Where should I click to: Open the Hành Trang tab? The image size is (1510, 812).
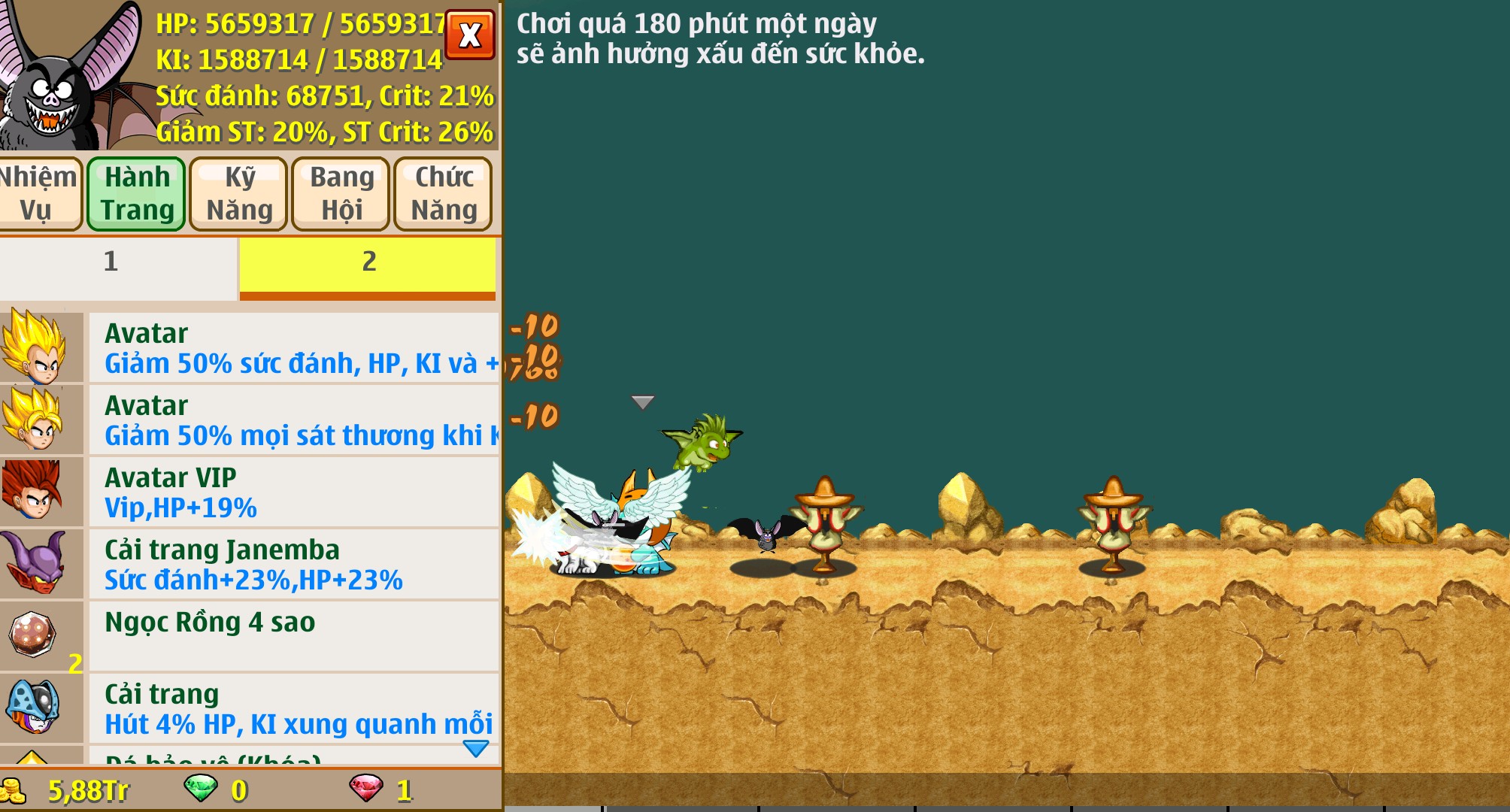coord(137,193)
